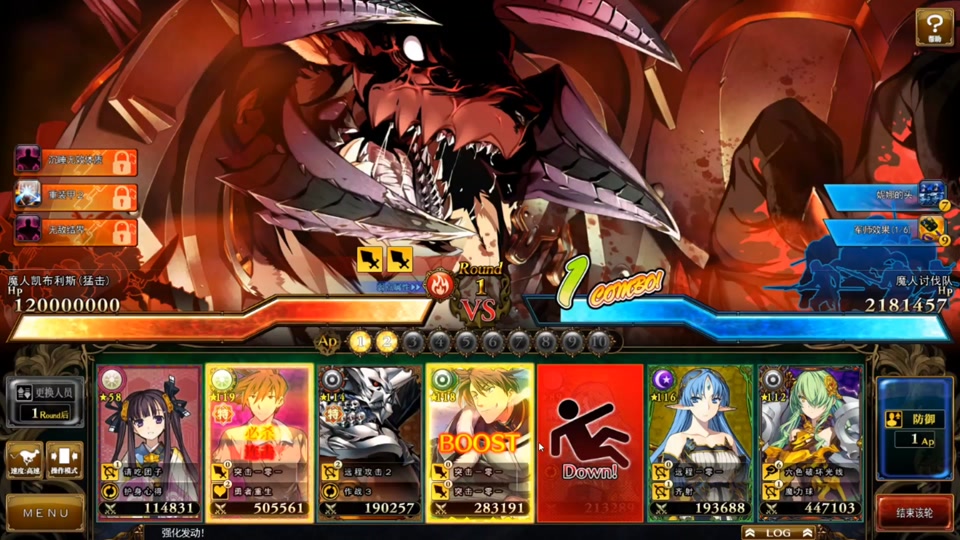
Task: Expand the battle LOG panel
Action: click(778, 533)
